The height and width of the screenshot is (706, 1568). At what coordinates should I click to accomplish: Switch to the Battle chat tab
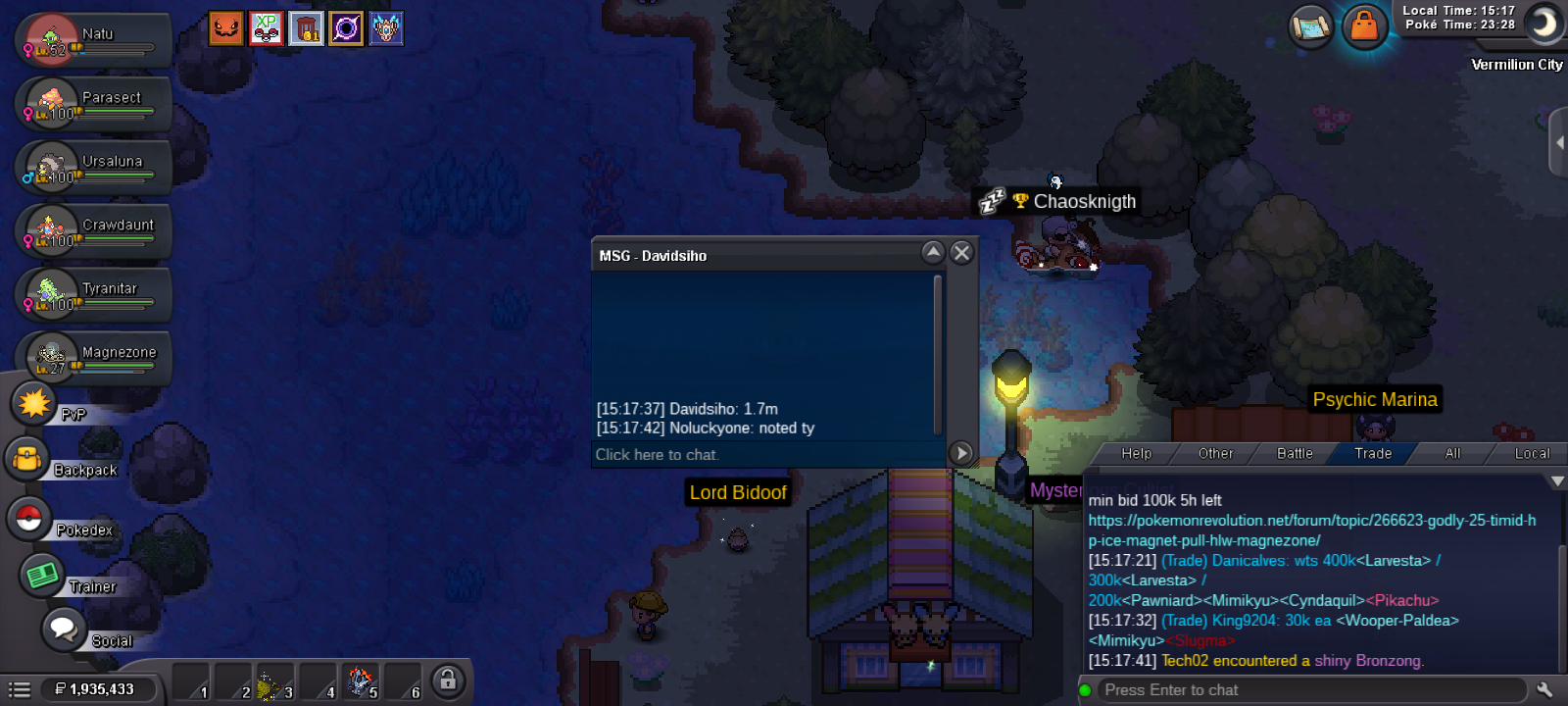tap(1295, 453)
